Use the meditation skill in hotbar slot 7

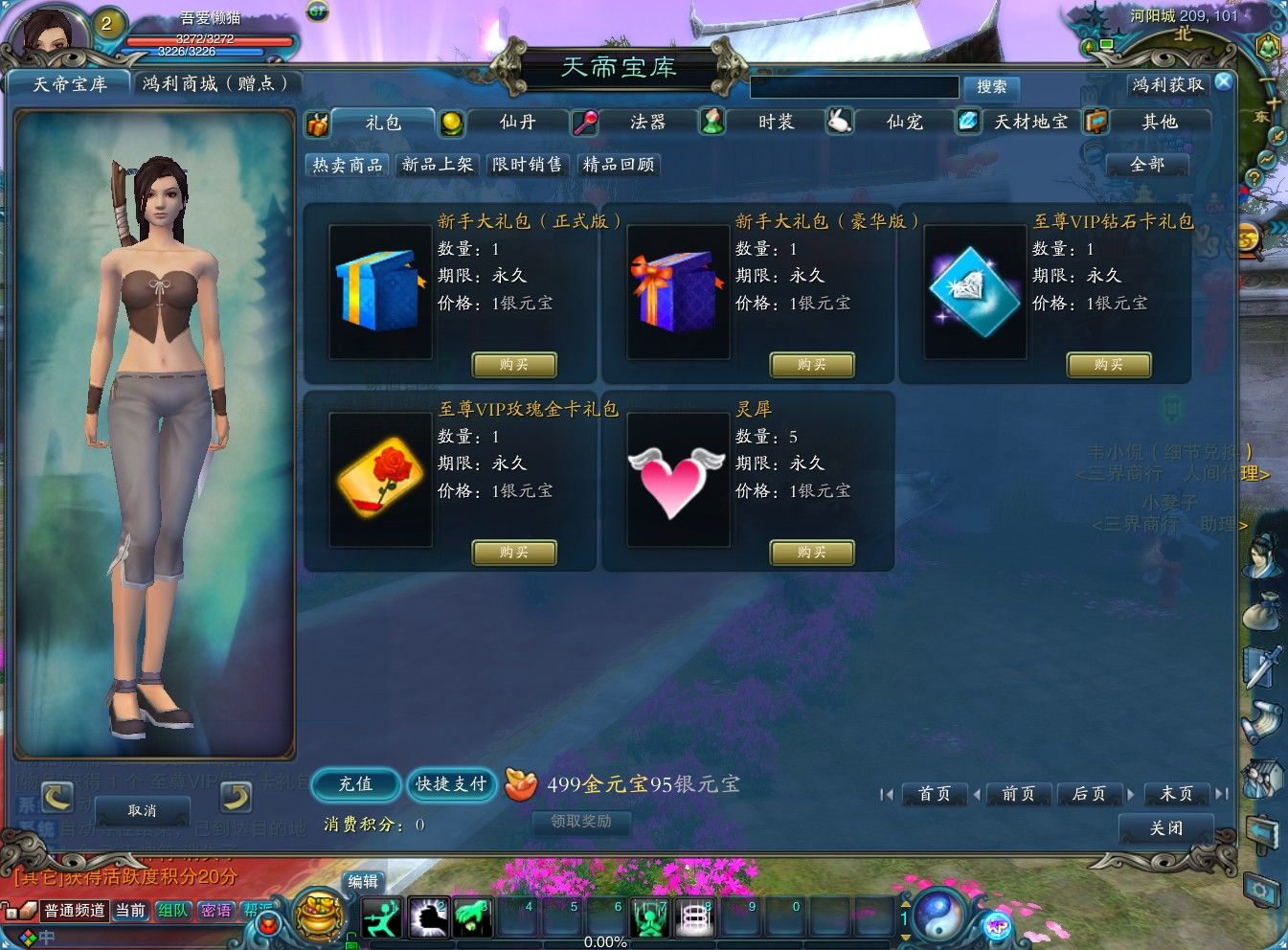tap(649, 916)
